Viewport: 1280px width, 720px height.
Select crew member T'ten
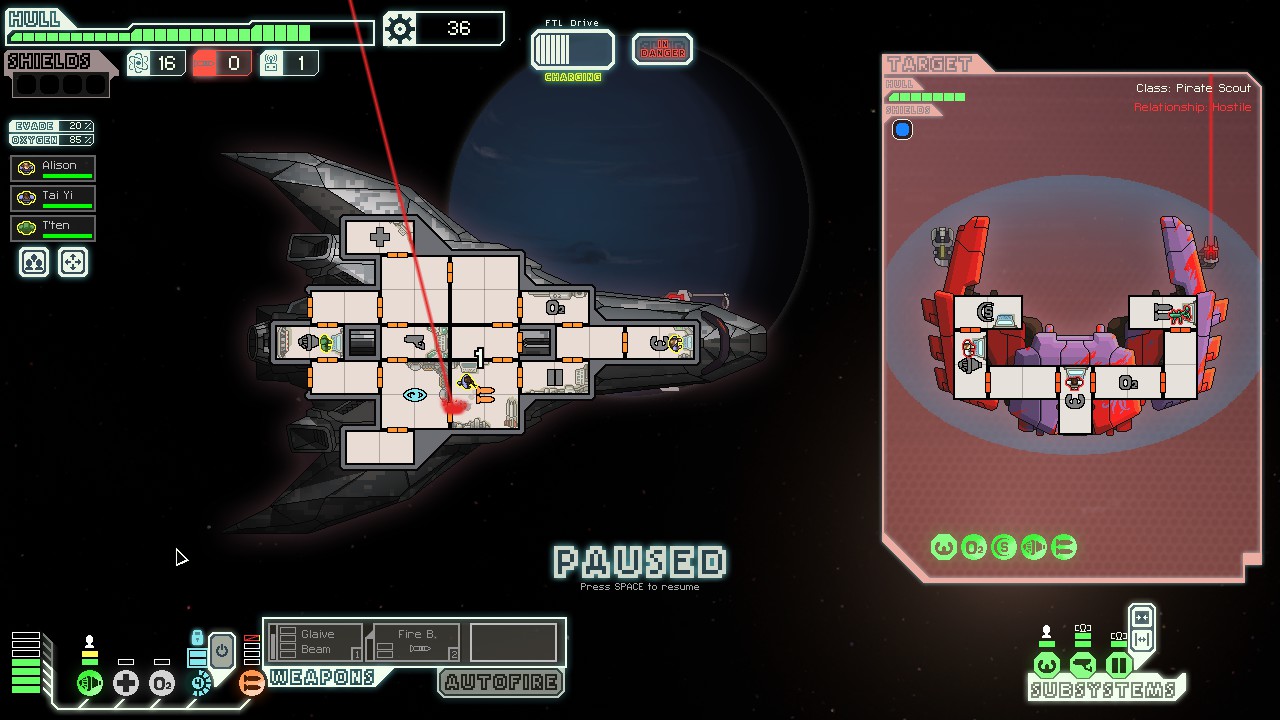[x=53, y=227]
